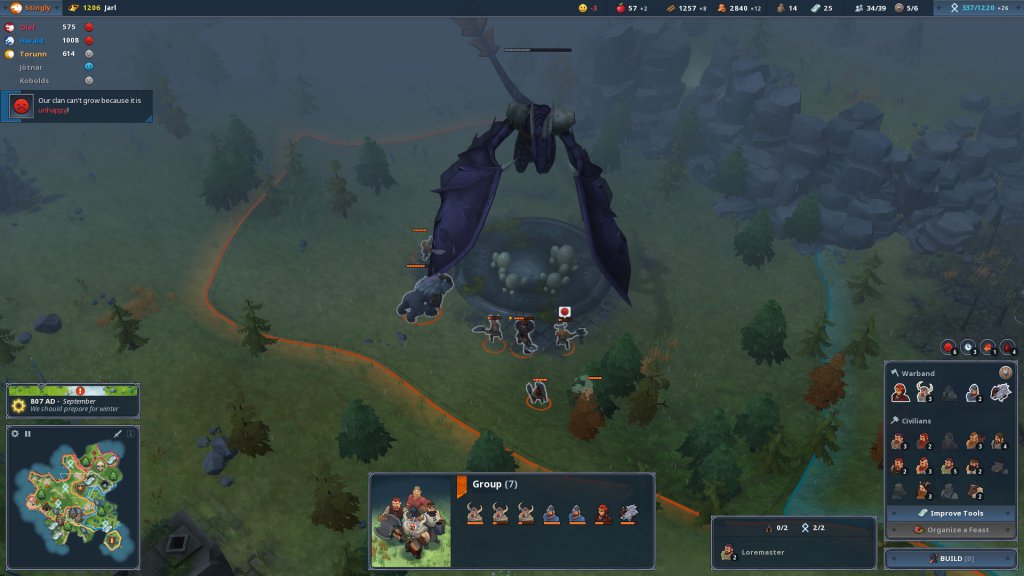Click the group portrait thumbnail

(412, 522)
